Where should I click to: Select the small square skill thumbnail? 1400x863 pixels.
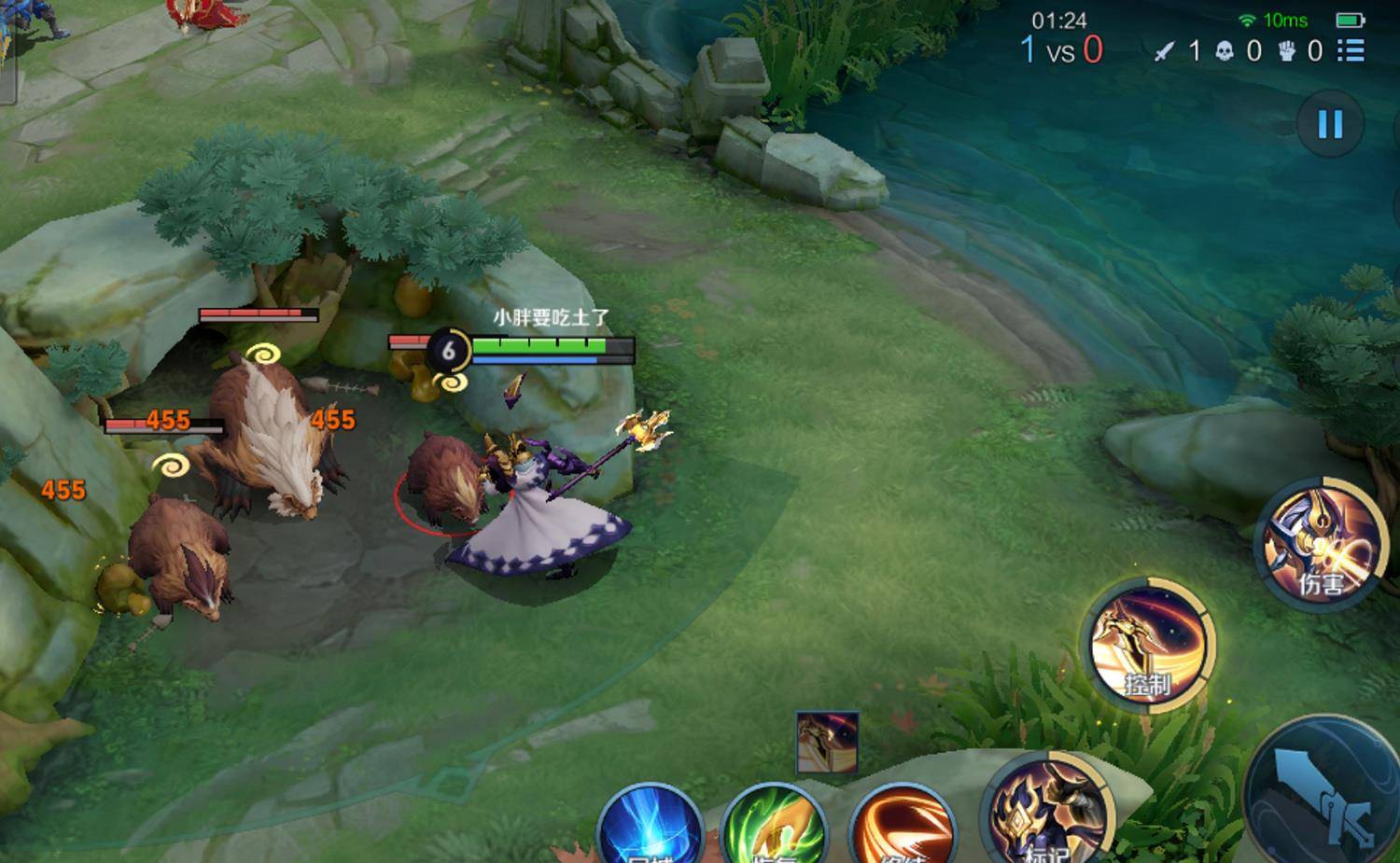pos(828,743)
